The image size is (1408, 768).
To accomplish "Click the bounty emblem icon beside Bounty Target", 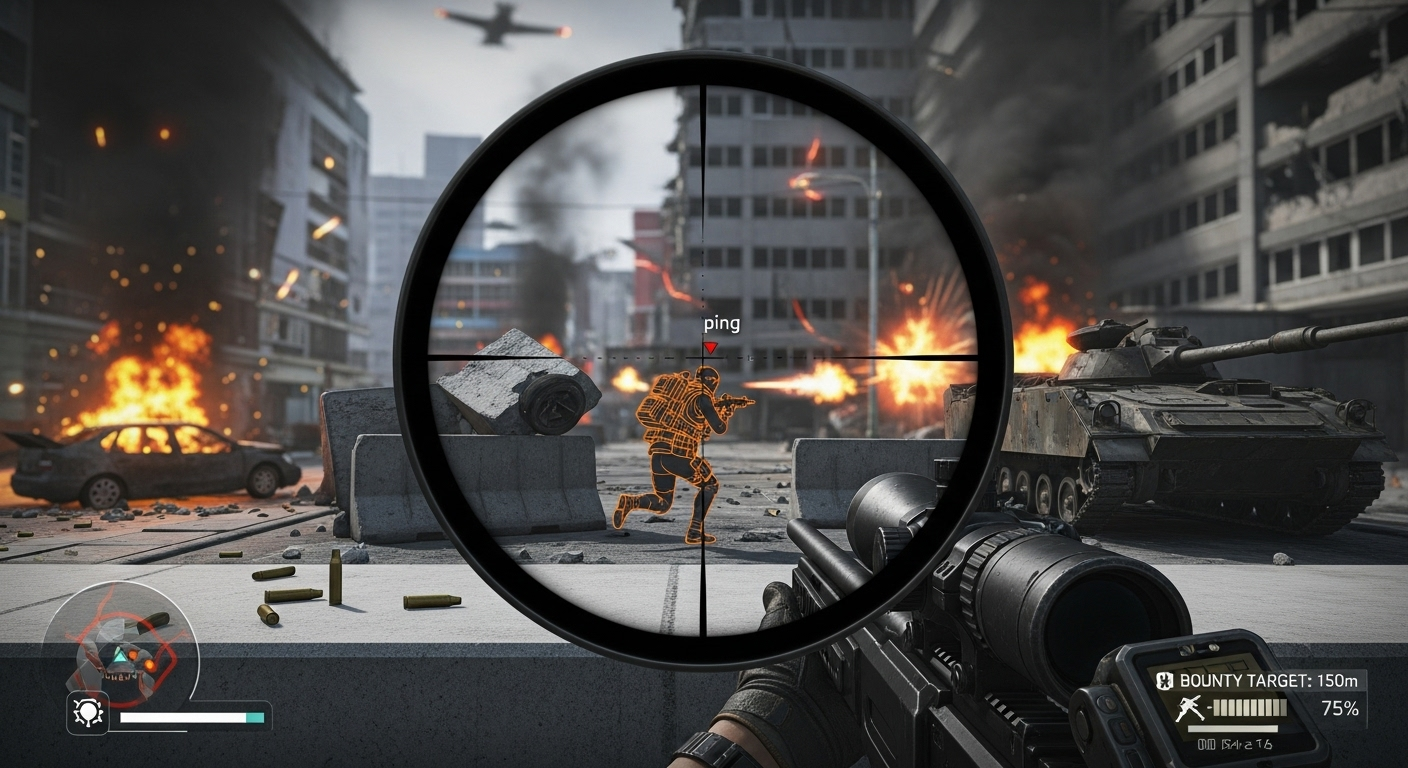I will coord(1164,681).
